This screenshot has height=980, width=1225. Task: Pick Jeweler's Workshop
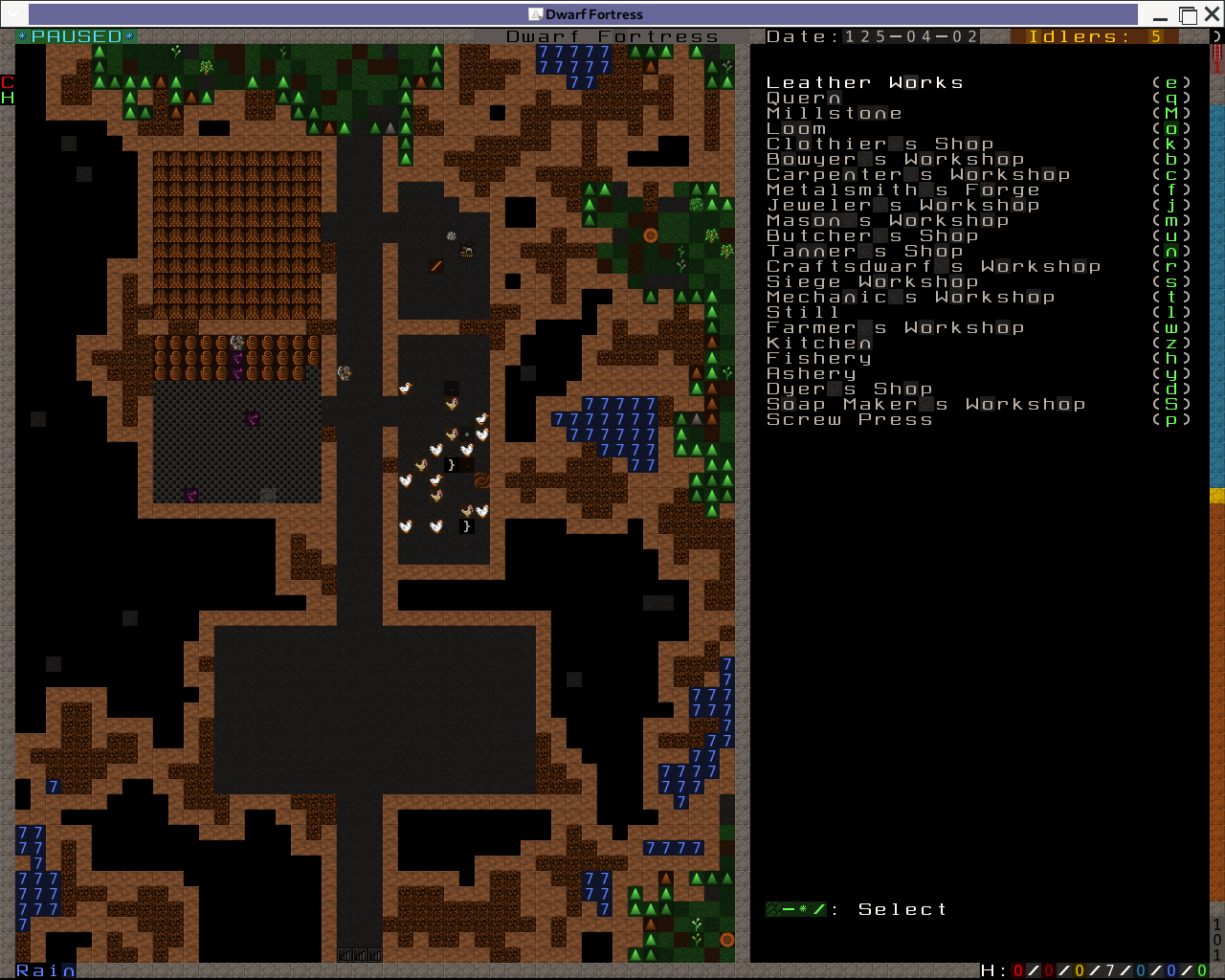pos(902,206)
